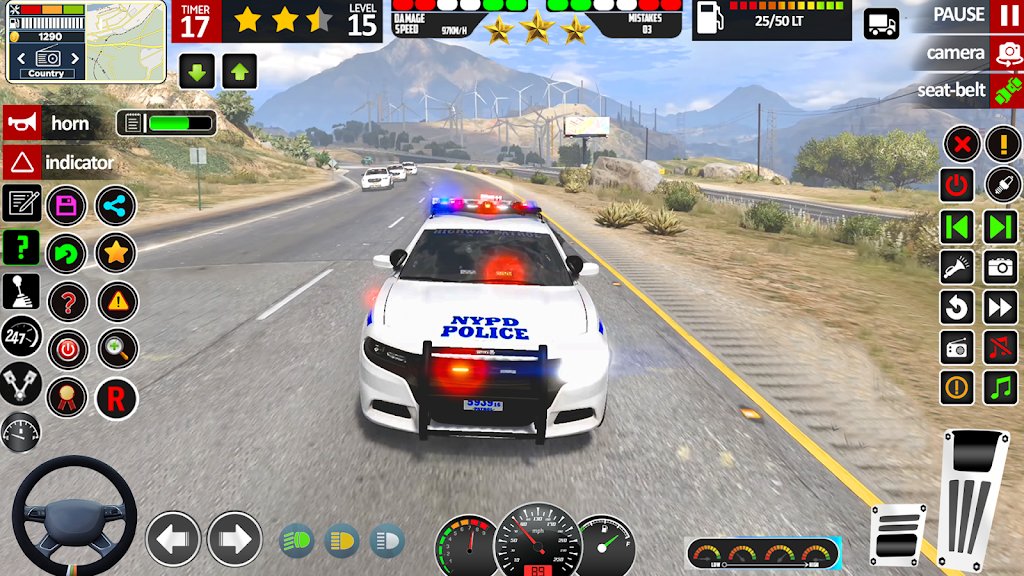Screen dimensions: 1024x576
Task: Turn on the indicator button
Action: pos(21,162)
